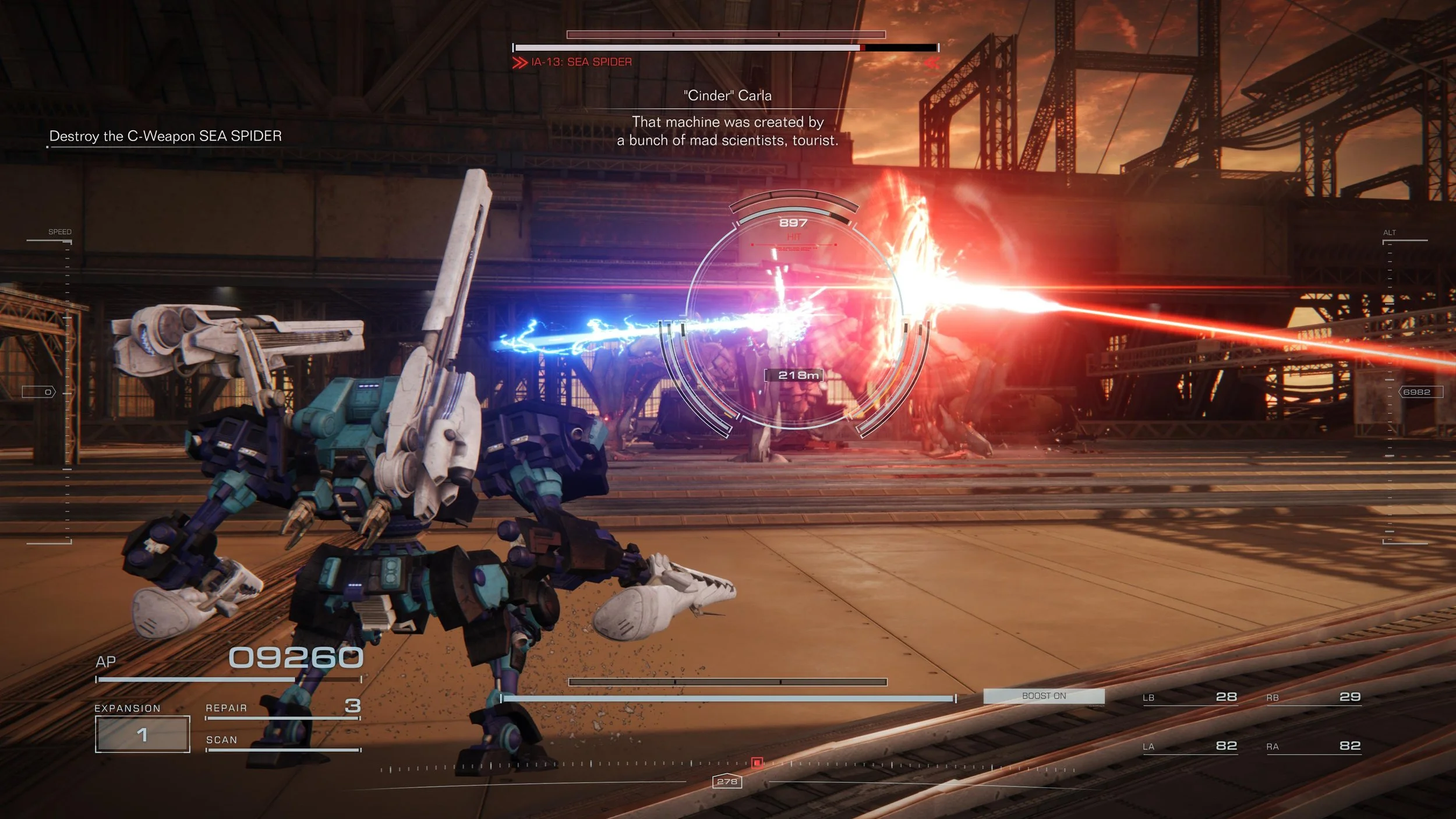This screenshot has width=1456, height=819.
Task: Choose the RA weapon slot
Action: [1313, 746]
